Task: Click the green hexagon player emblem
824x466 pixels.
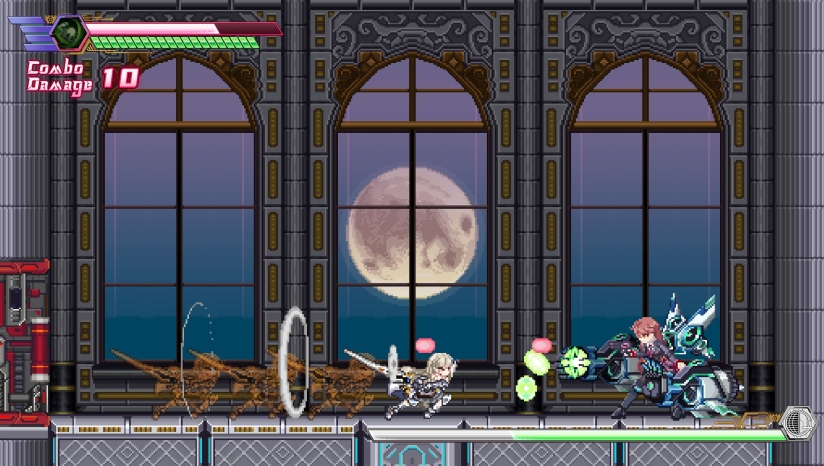Action: [69, 32]
